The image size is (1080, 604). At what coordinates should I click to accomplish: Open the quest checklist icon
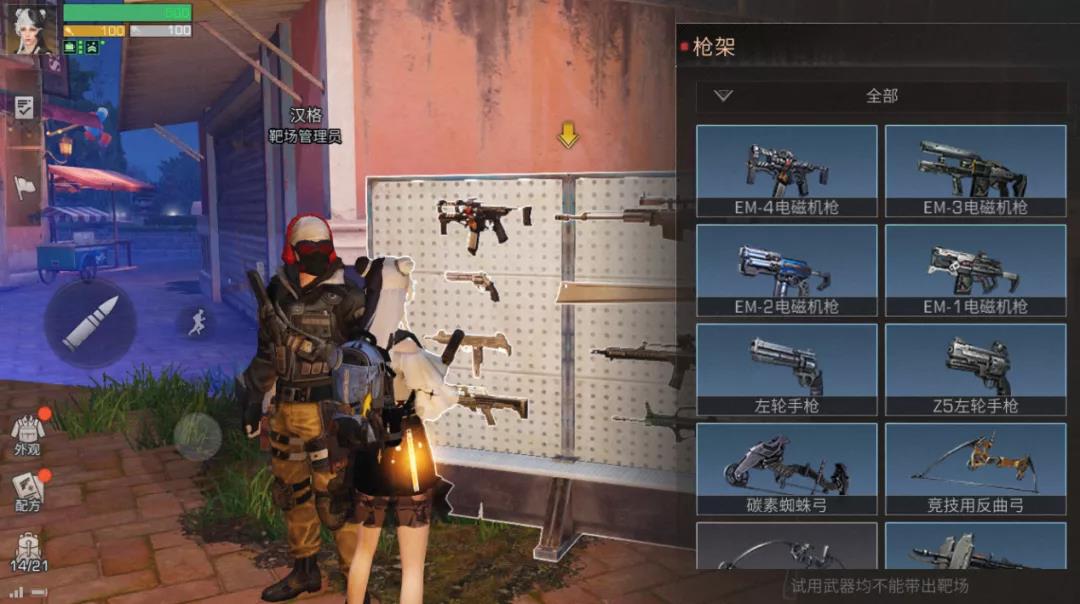point(25,108)
